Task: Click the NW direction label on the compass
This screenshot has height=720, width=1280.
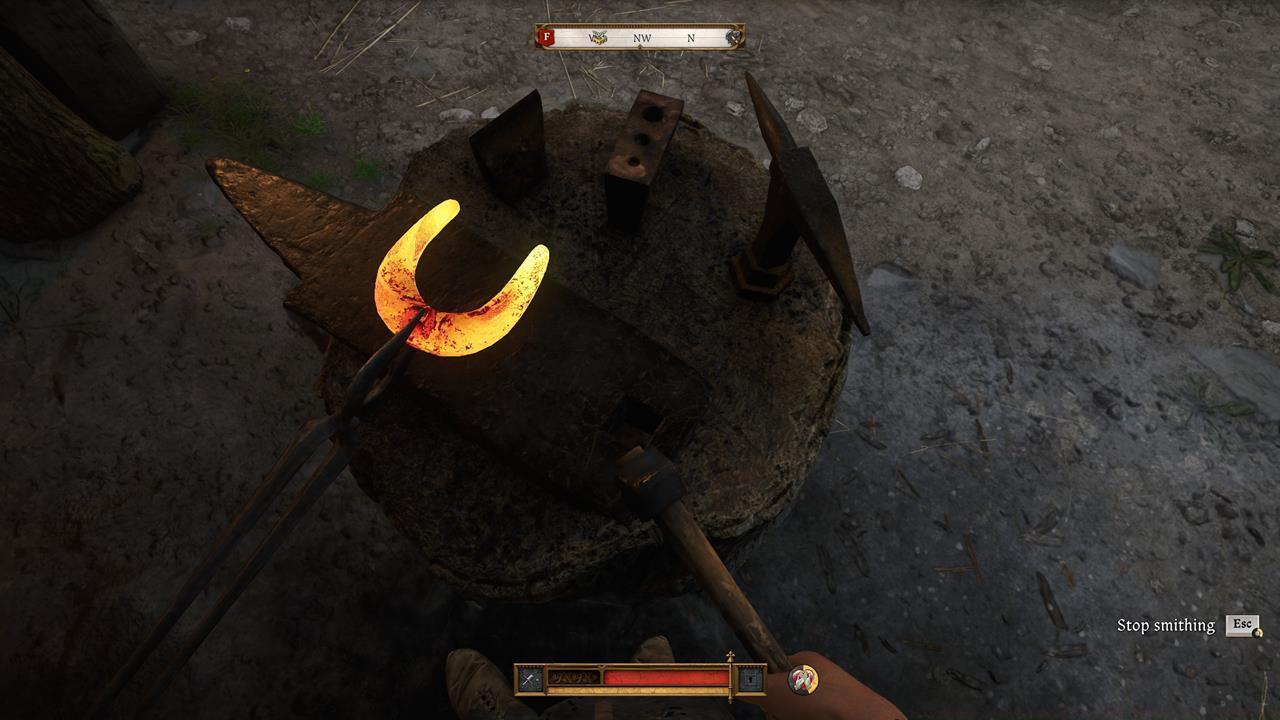Action: [x=640, y=37]
